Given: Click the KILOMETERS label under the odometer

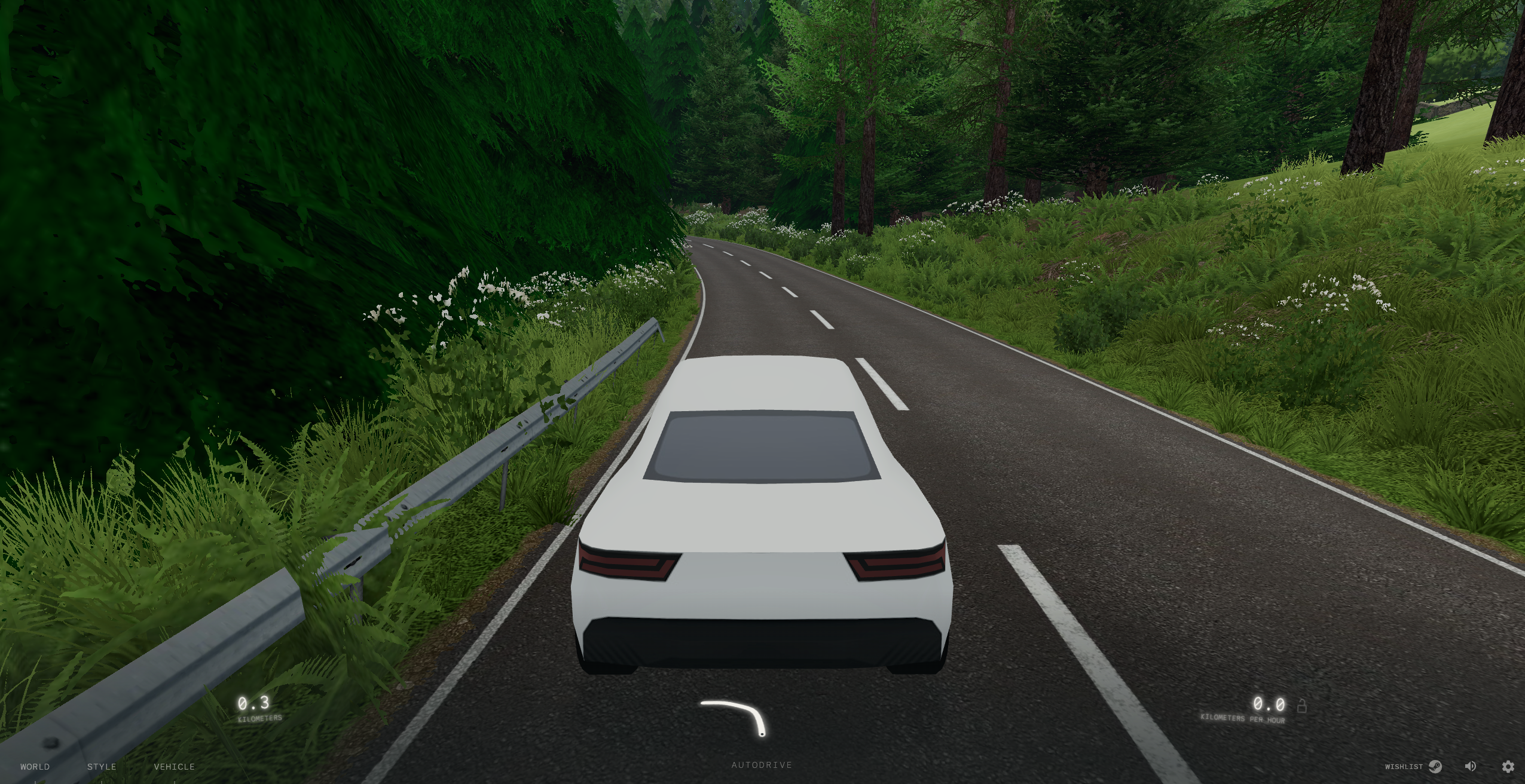Looking at the screenshot, I should click(261, 719).
